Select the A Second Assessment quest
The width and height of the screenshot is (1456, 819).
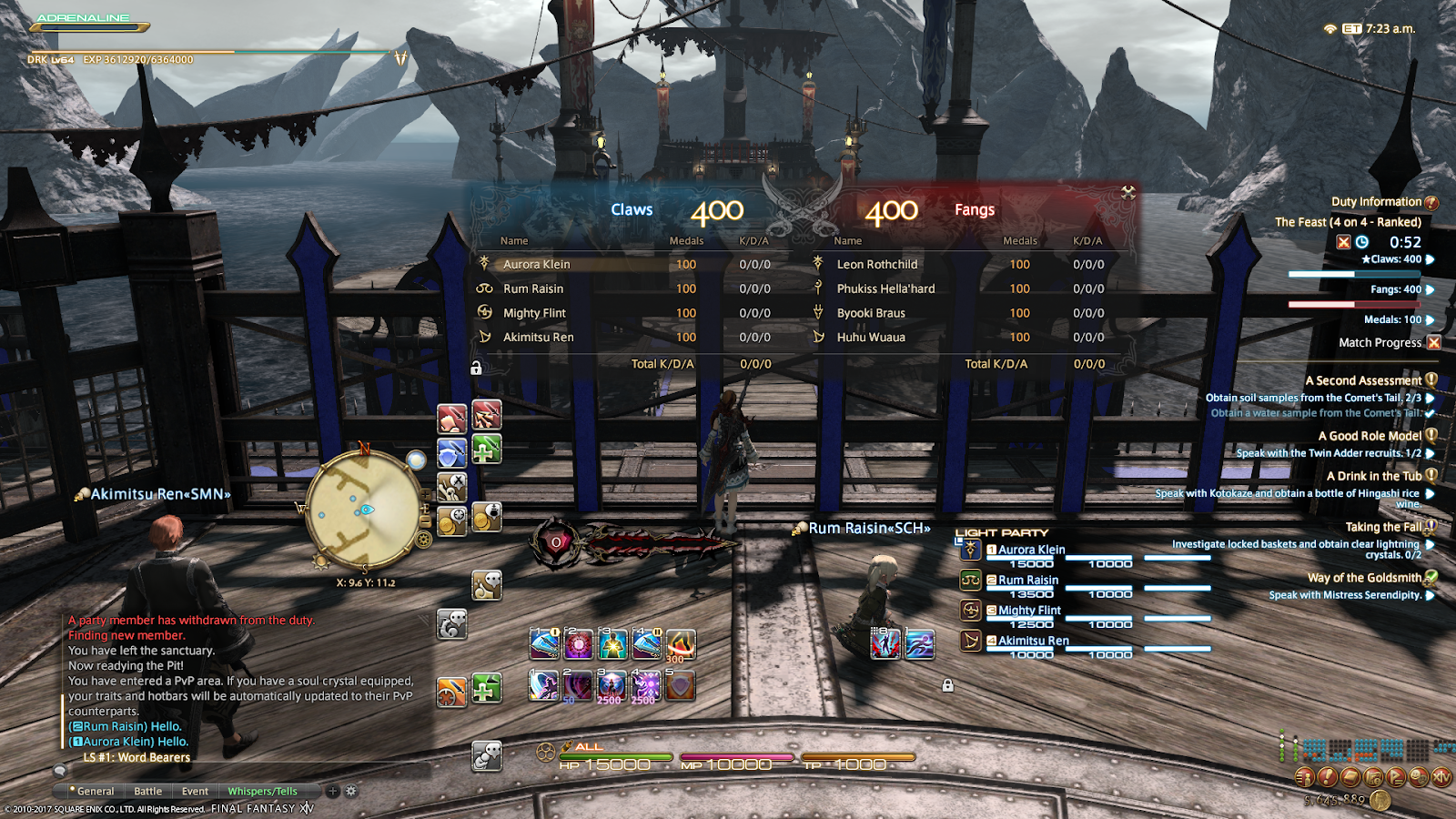[x=1362, y=381]
